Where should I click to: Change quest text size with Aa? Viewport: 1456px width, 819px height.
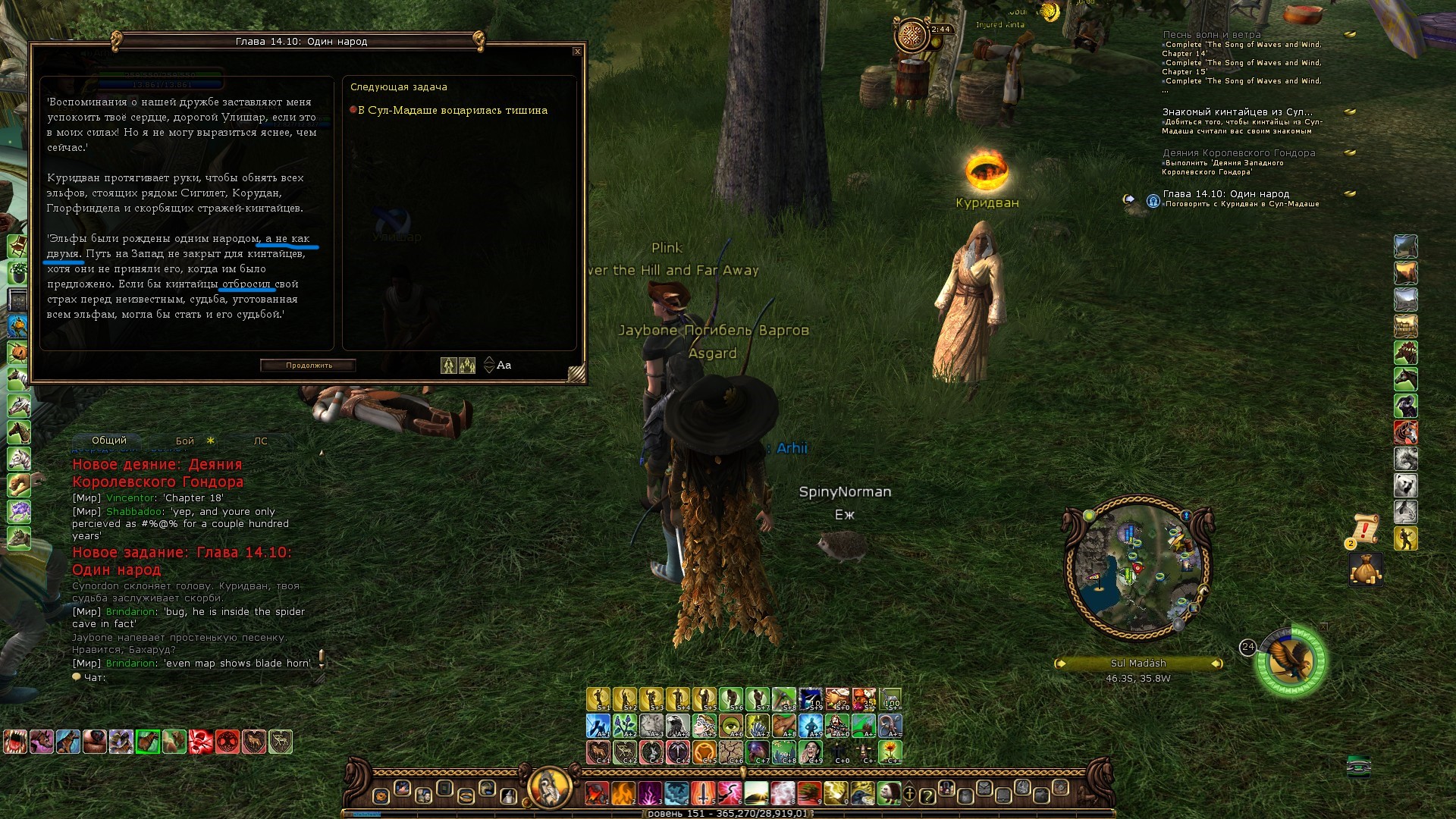tap(504, 366)
